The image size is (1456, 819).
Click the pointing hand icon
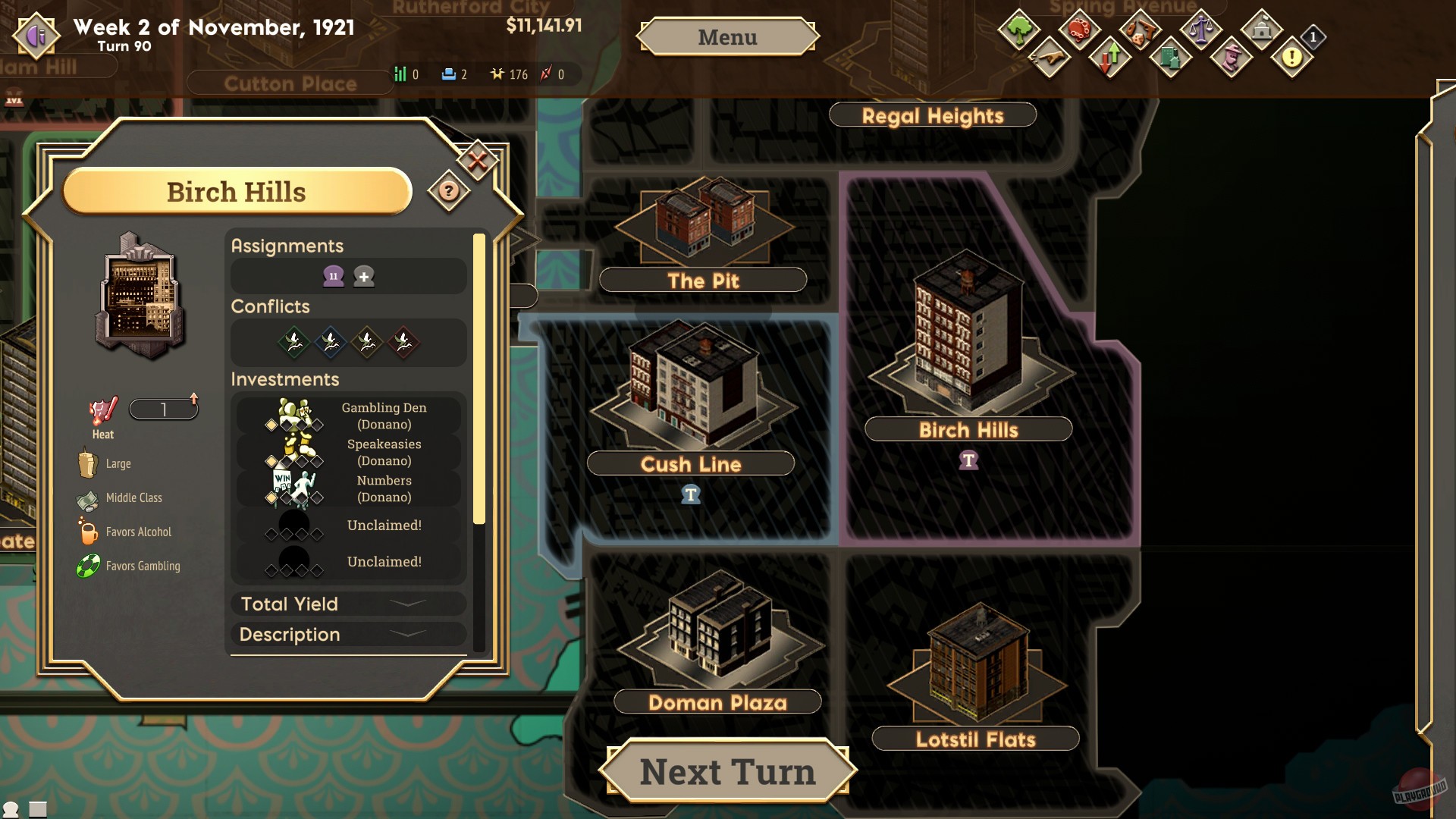[1051, 59]
